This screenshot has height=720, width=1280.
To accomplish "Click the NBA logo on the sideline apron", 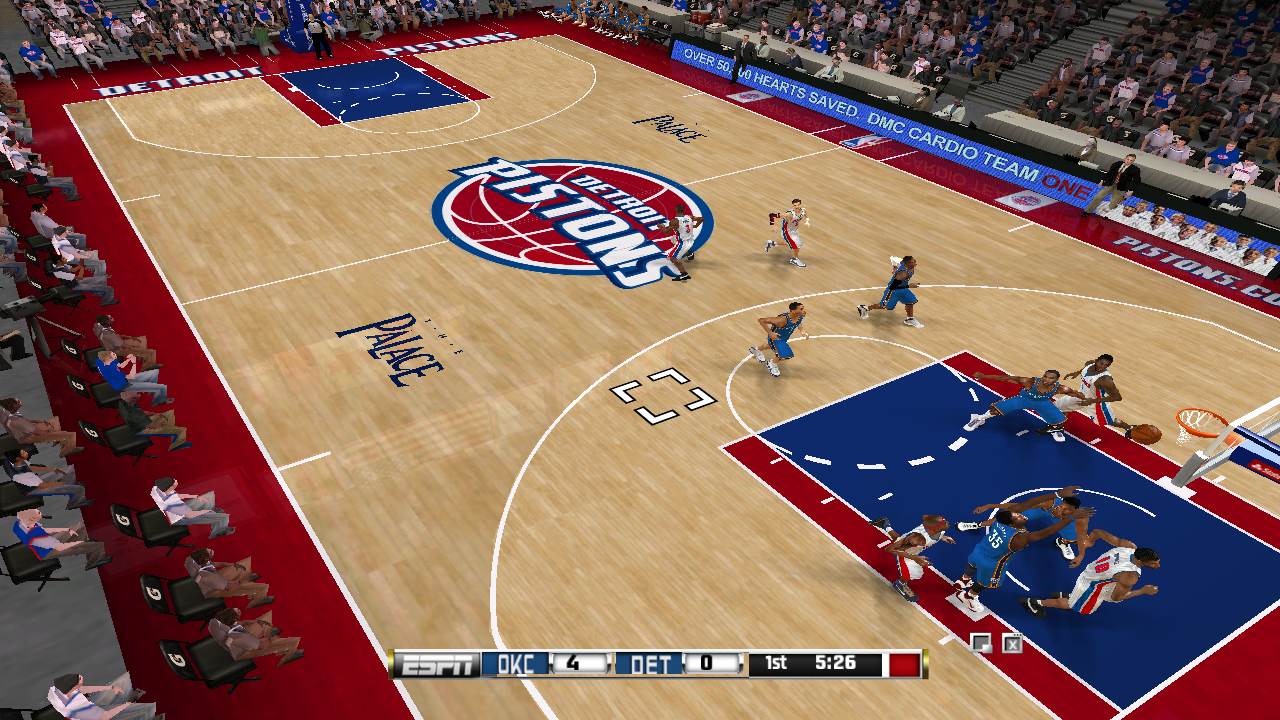I will (862, 139).
